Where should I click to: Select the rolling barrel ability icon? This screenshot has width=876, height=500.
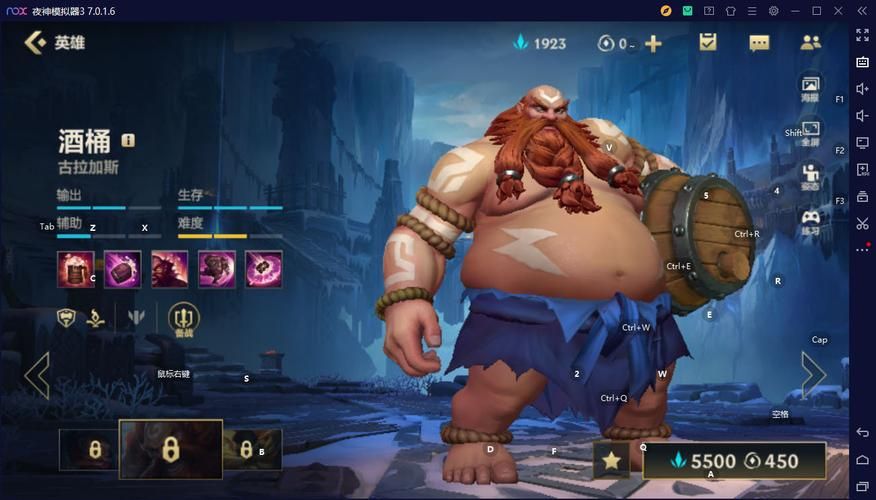pyautogui.click(x=122, y=268)
